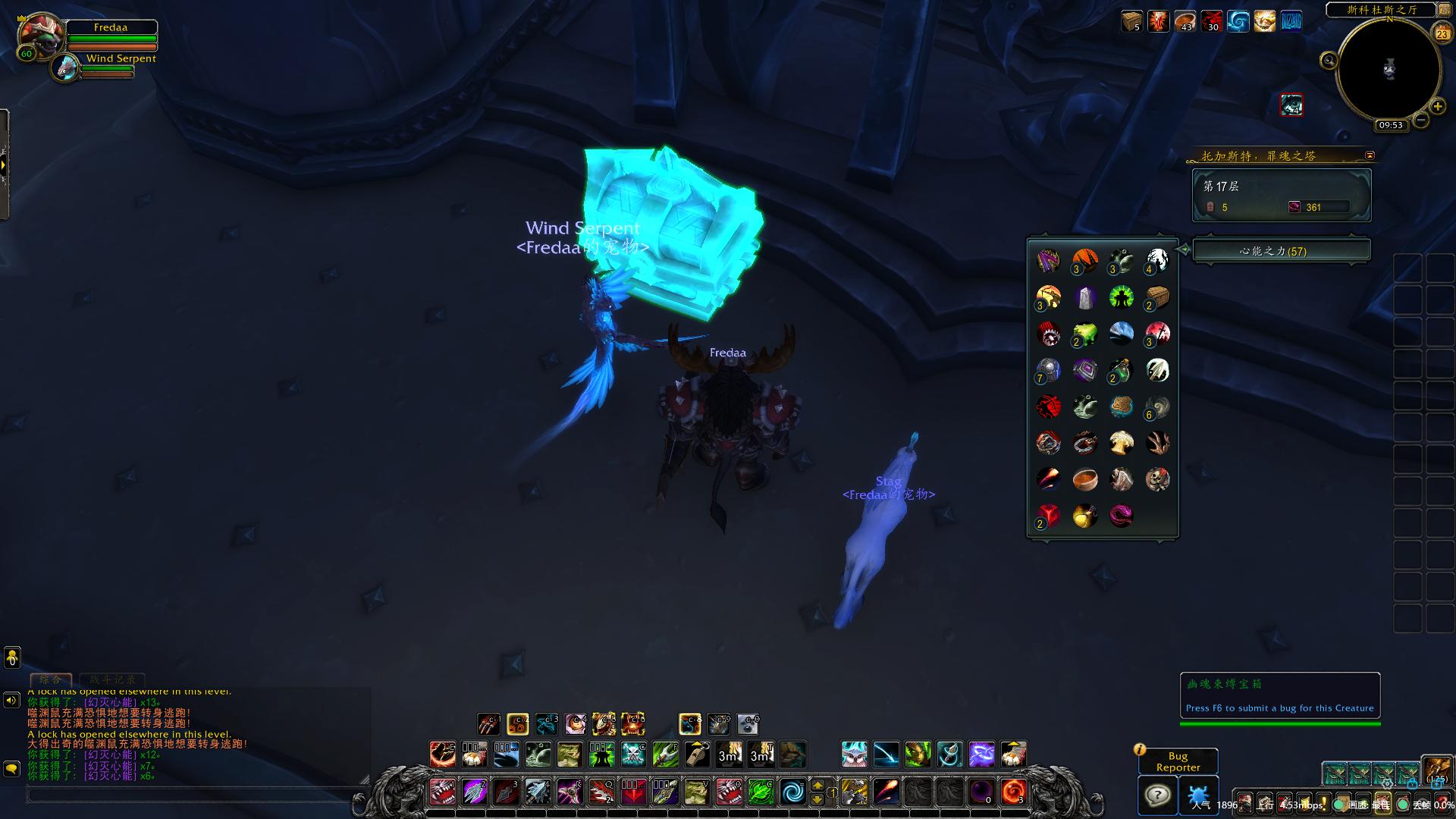Select the skull with red feather anima power

click(x=1157, y=479)
